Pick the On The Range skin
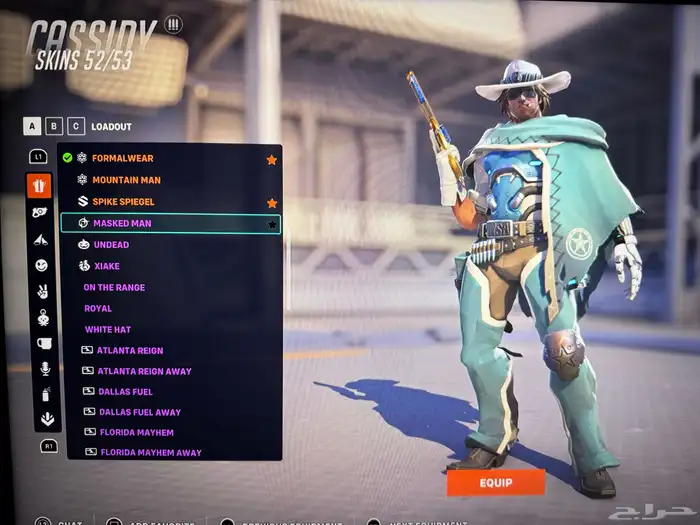 [x=114, y=287]
